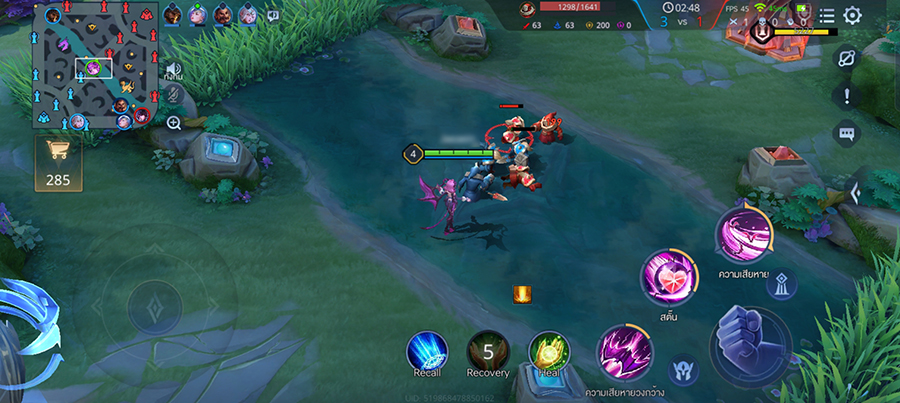
Task: Open team chat icon beside hero portraits
Action: (273, 16)
